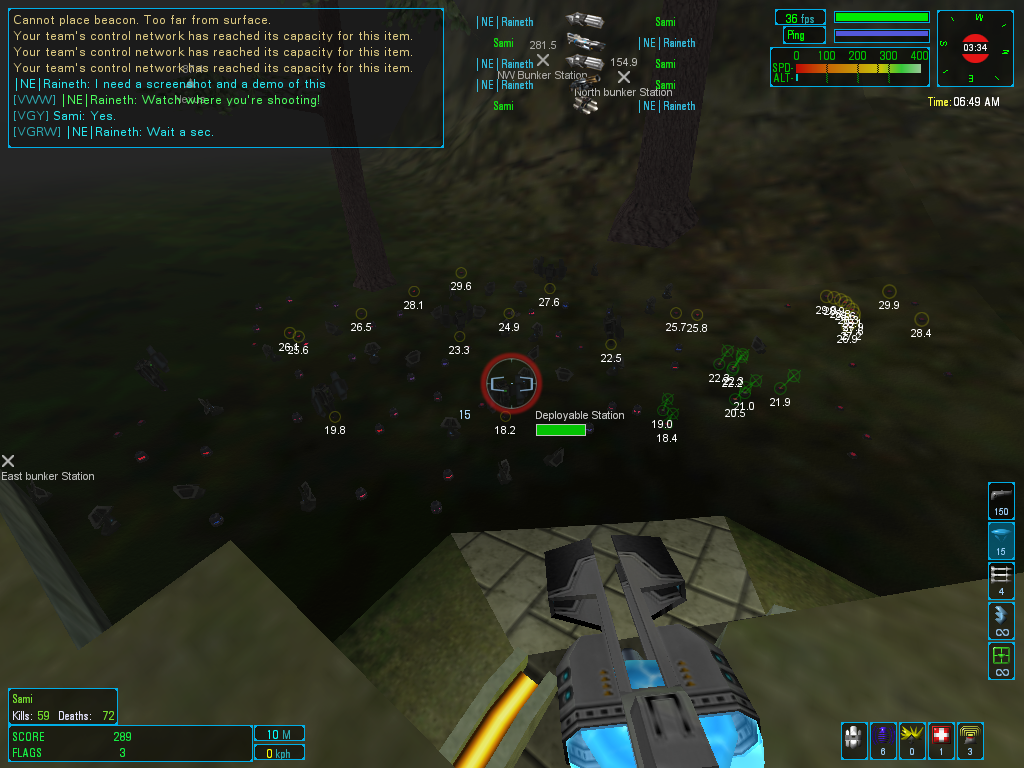Click the armor pack icon

click(854, 740)
